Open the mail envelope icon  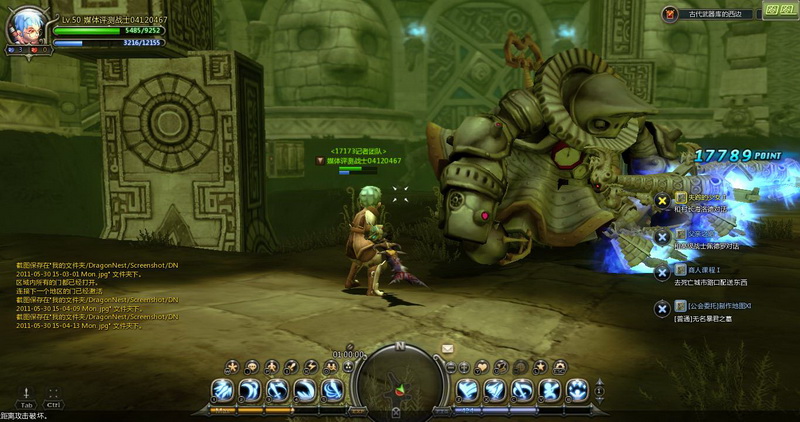(447, 348)
